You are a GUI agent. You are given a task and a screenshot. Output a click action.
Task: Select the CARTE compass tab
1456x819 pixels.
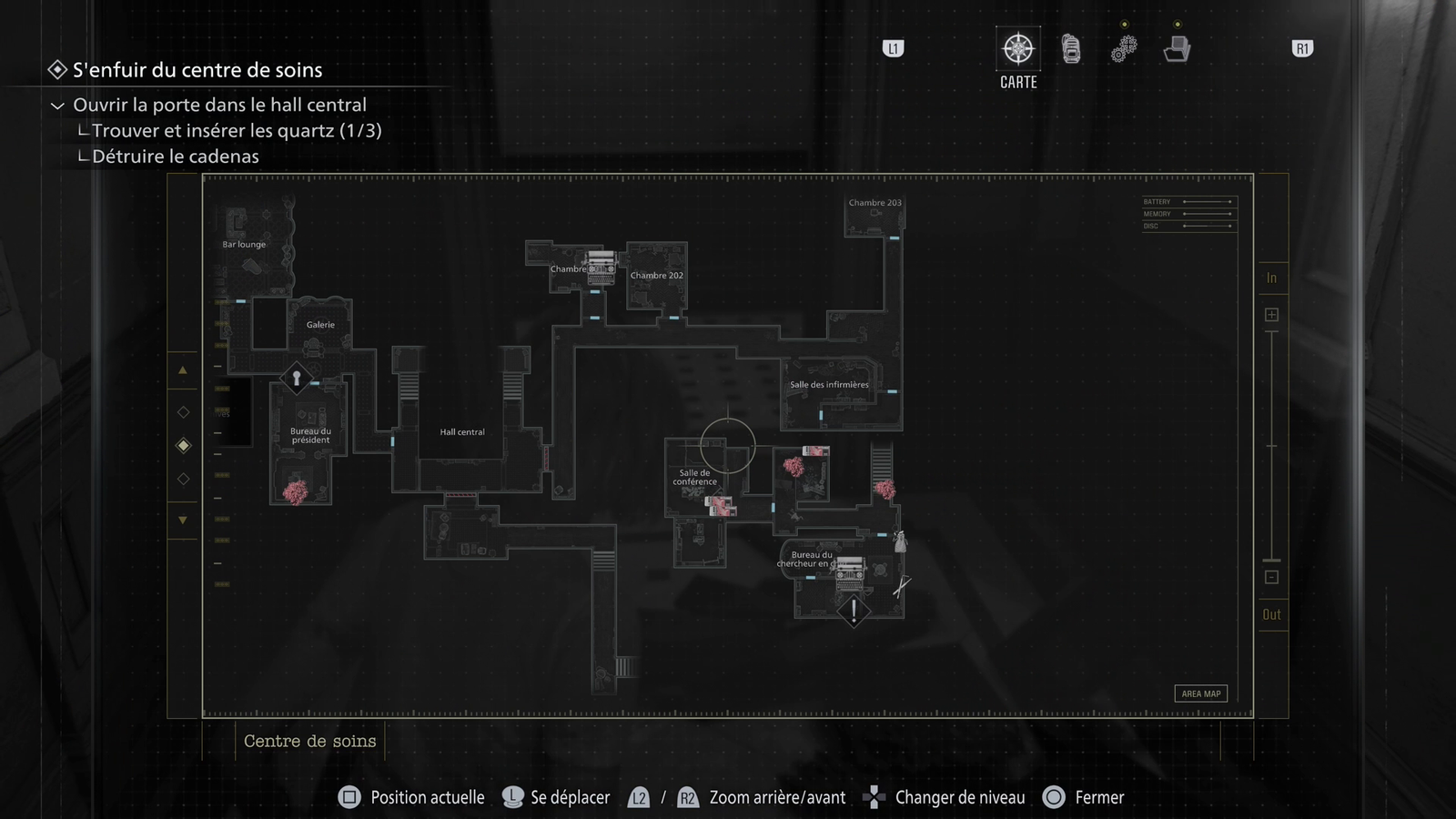tap(1018, 49)
